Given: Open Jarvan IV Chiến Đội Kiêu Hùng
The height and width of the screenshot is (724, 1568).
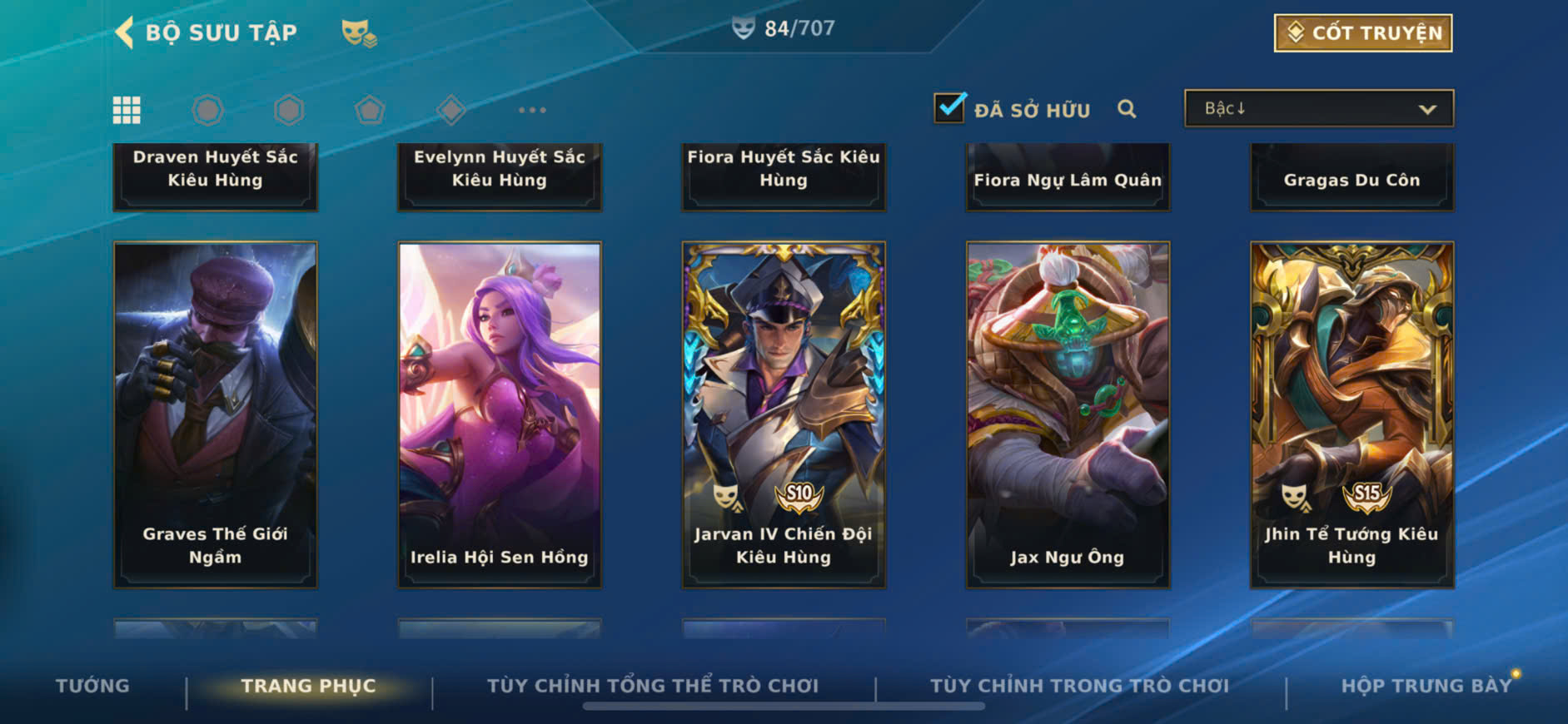Looking at the screenshot, I should [x=784, y=414].
